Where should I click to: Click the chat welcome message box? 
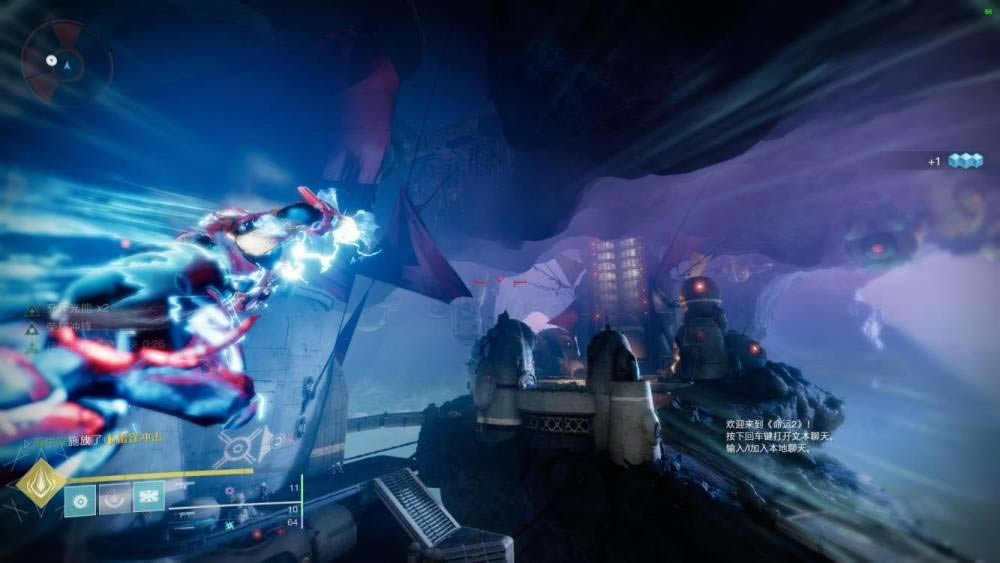[780, 436]
